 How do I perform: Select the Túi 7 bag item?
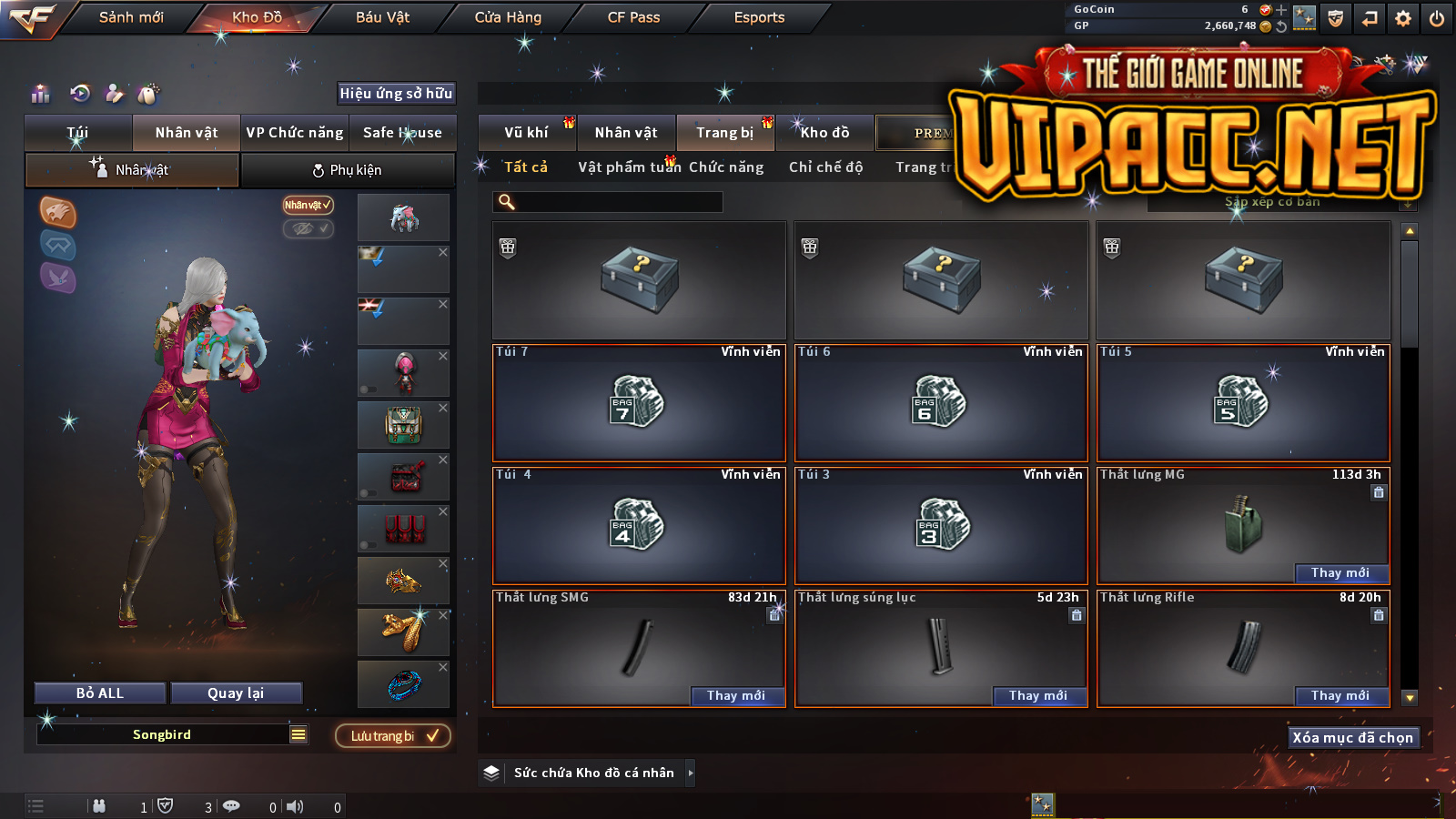coord(639,402)
